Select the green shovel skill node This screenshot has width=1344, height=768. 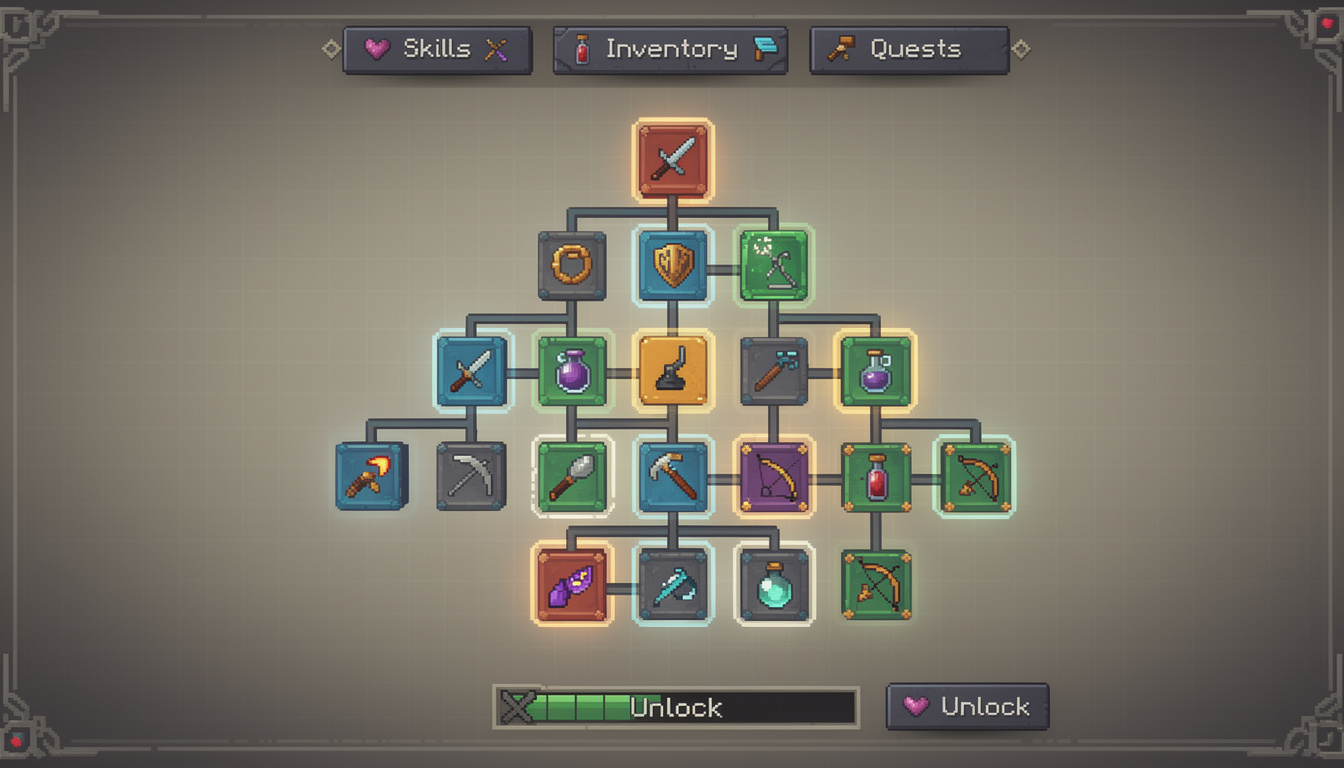point(572,478)
